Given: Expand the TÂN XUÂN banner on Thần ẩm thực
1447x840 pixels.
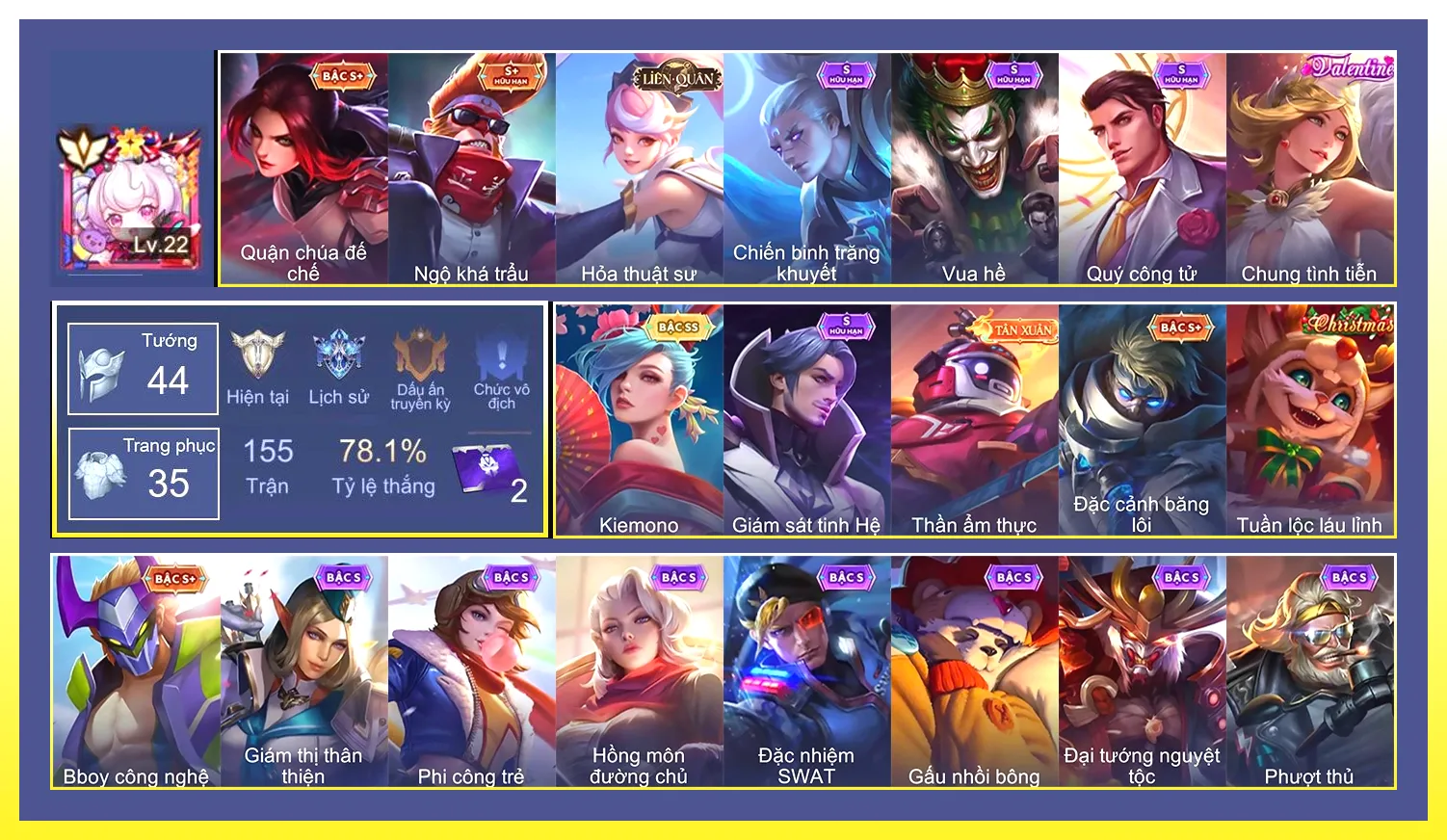Looking at the screenshot, I should click(x=1013, y=327).
